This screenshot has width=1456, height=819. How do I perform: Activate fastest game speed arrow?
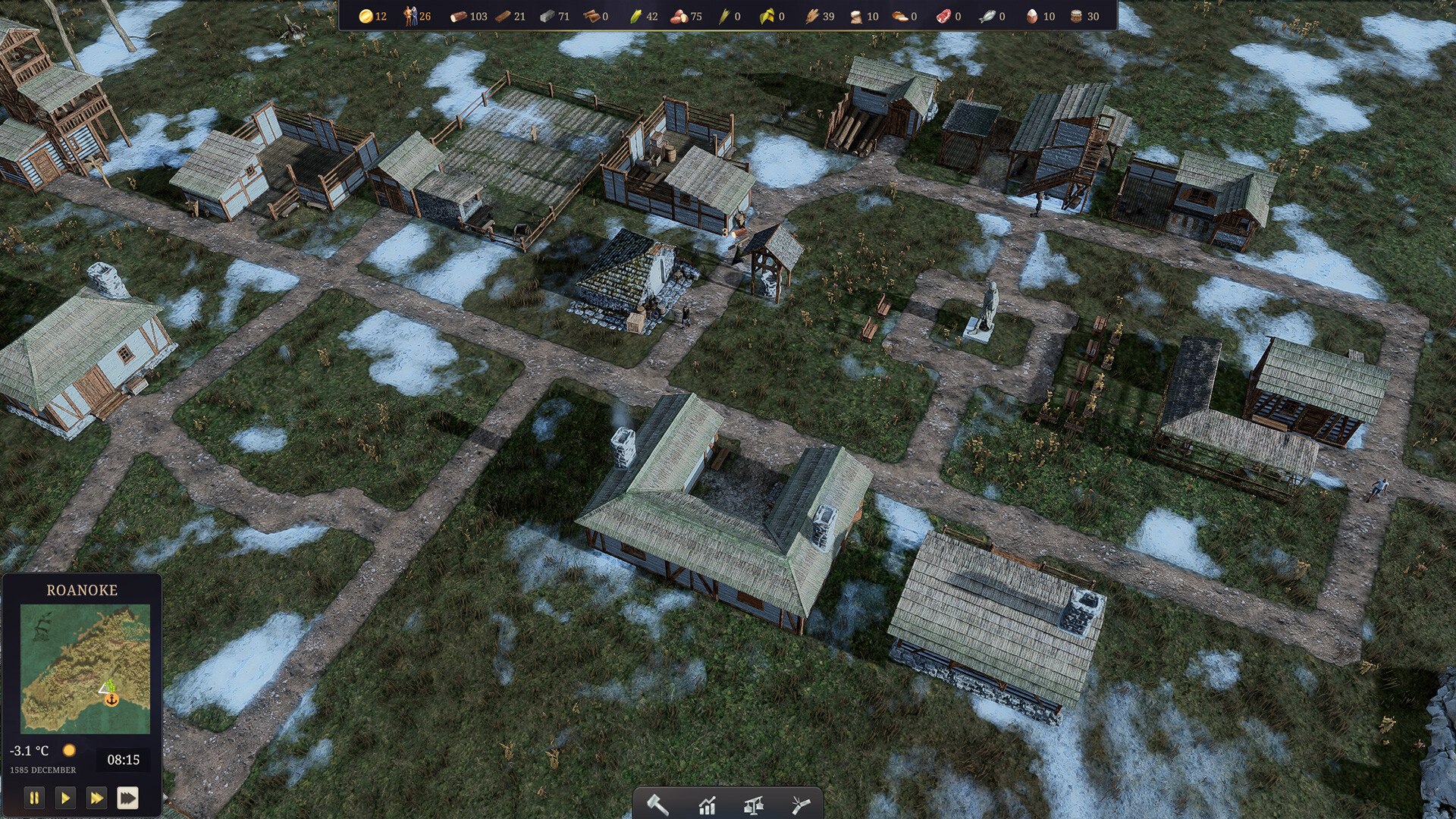tap(129, 798)
